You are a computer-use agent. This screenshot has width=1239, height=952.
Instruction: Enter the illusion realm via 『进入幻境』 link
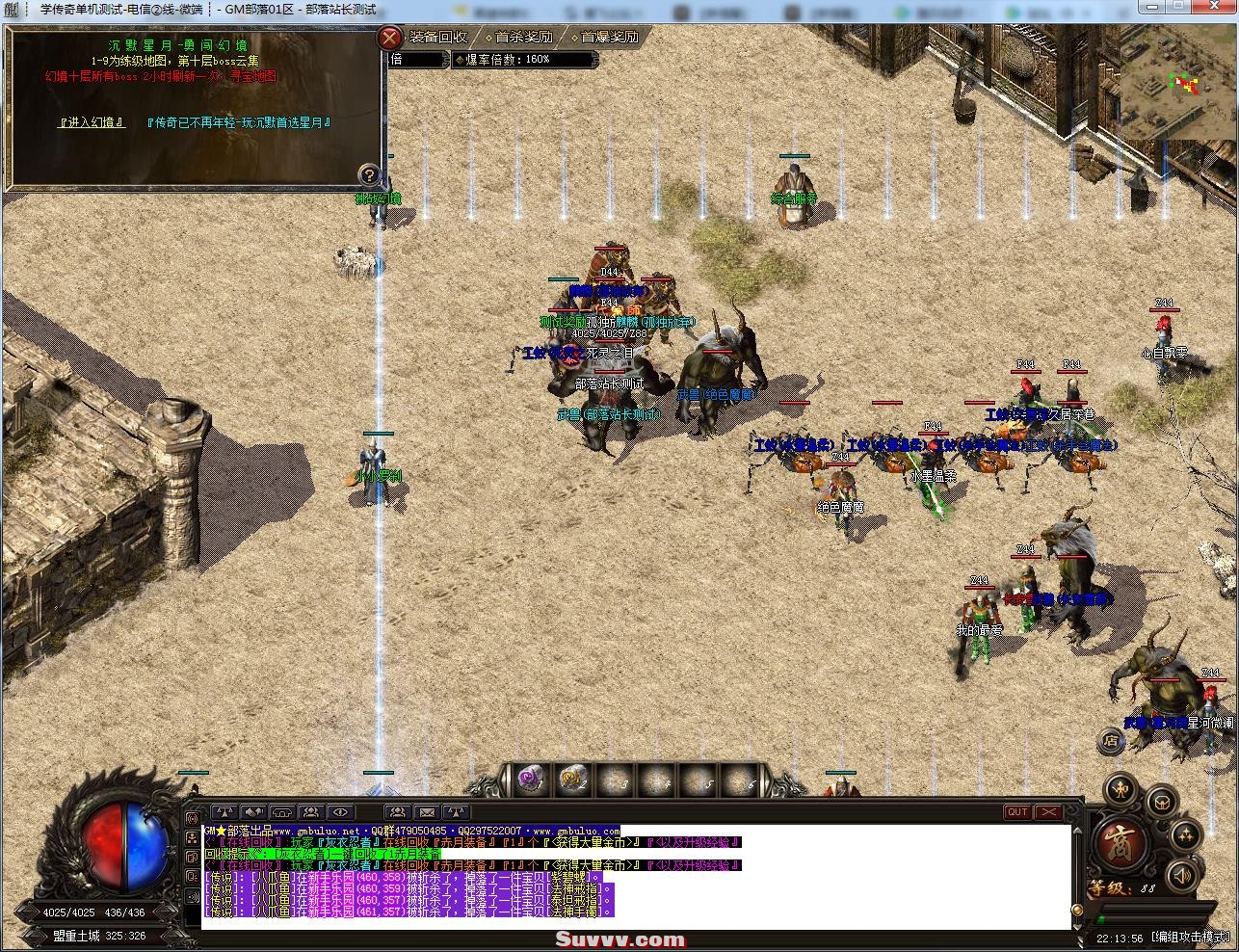(92, 122)
